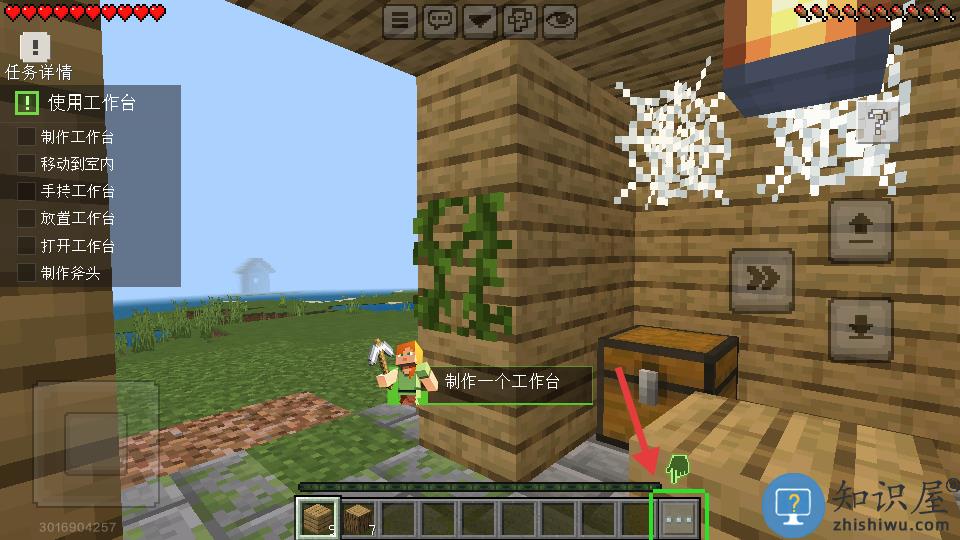
Task: Tick the '制作斧头' task checkbox
Action: coord(27,272)
